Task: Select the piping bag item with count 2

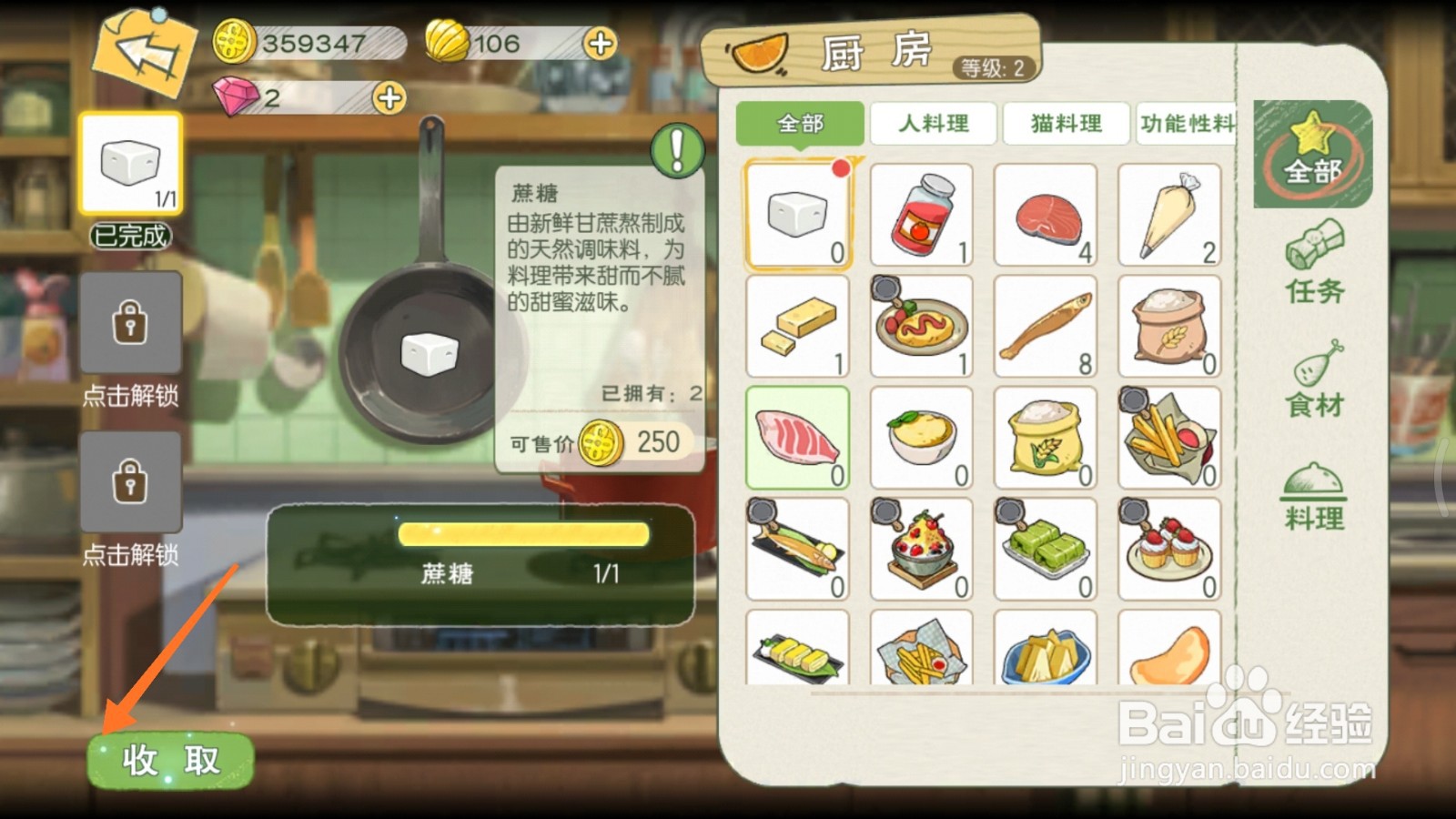Action: pos(1169,214)
